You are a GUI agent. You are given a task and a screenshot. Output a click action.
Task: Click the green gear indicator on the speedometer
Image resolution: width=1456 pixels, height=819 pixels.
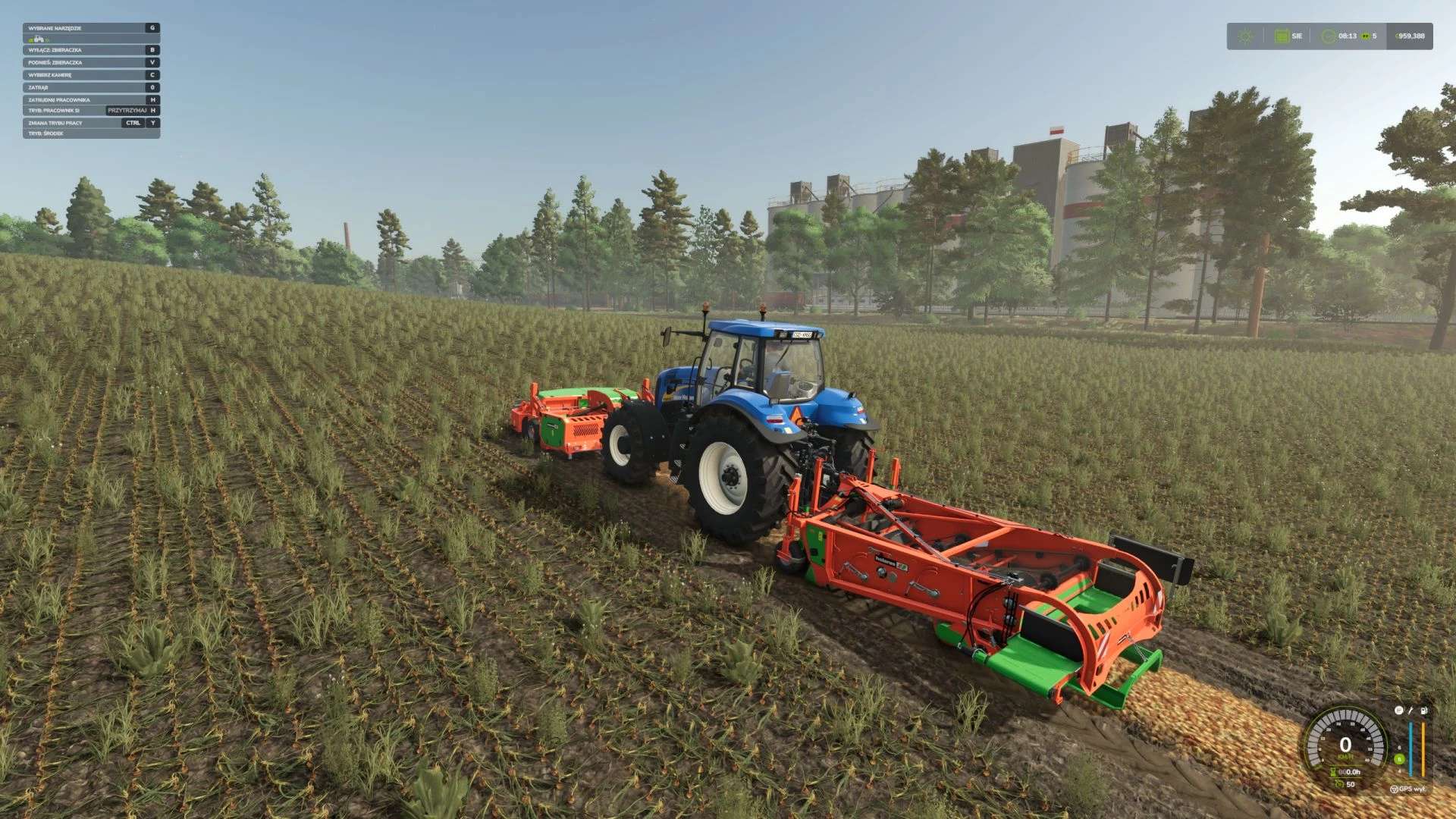pos(1399,759)
